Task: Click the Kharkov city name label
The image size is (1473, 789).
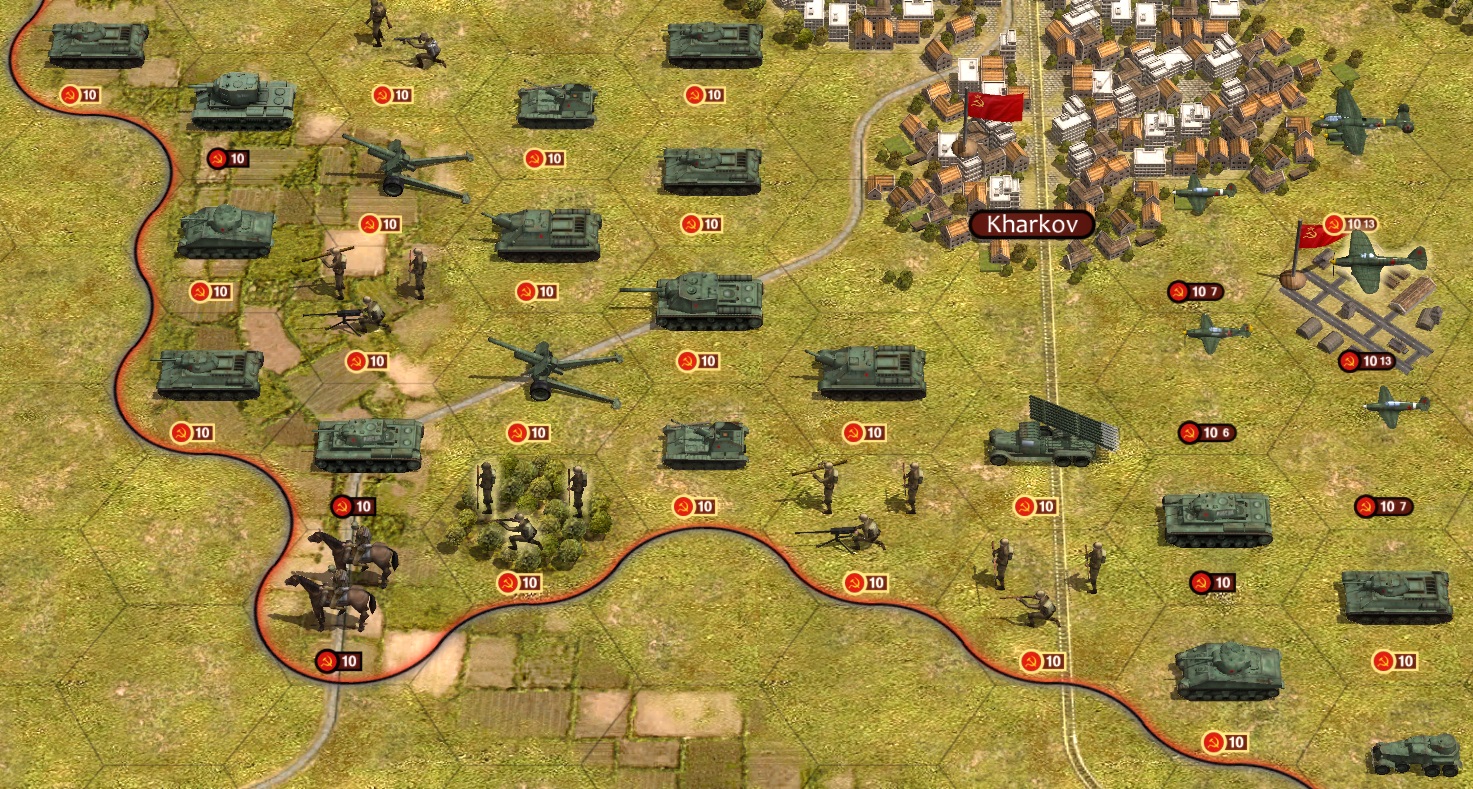Action: coord(1032,225)
